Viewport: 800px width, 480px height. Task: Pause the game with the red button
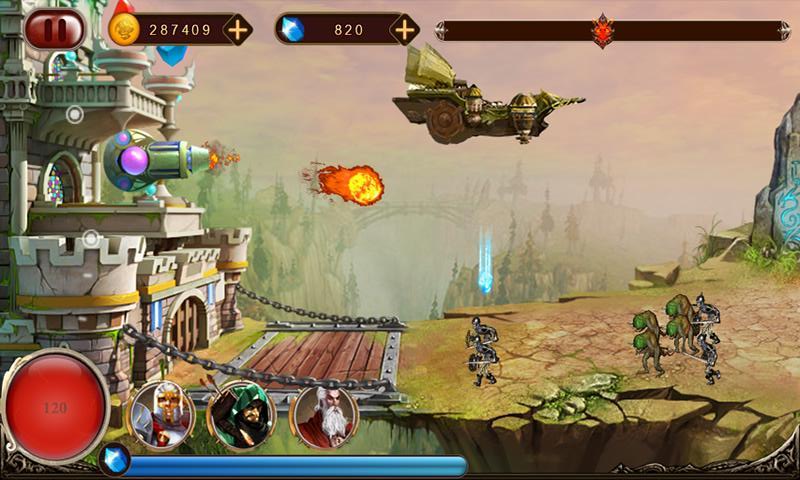point(55,29)
